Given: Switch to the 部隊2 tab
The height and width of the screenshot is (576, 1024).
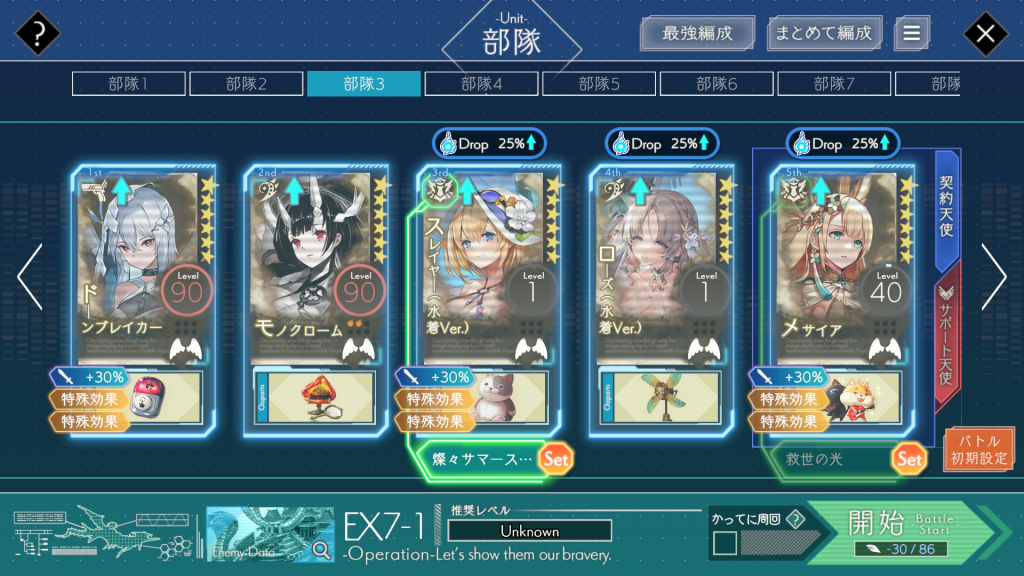Looking at the screenshot, I should point(246,84).
